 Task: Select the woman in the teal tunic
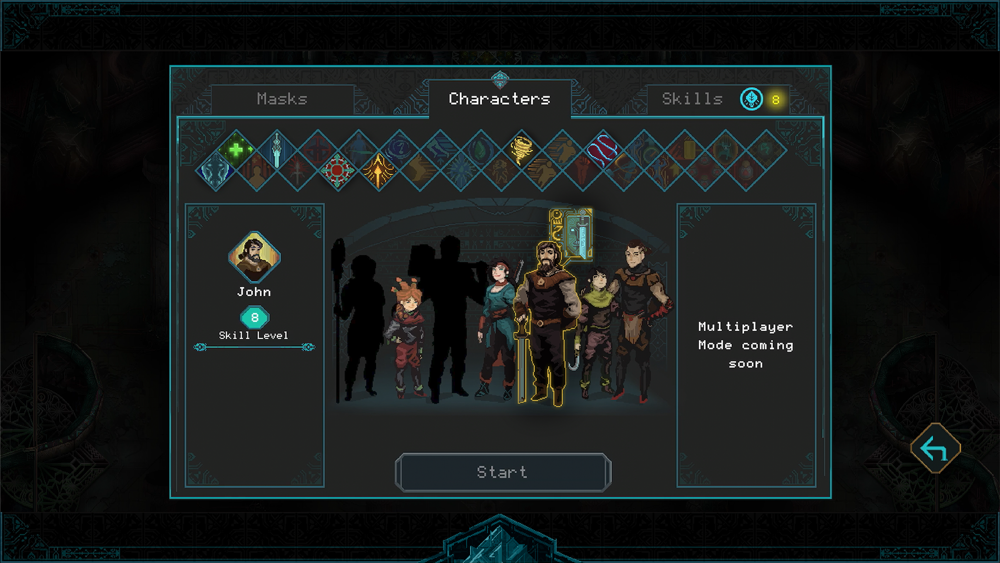(x=497, y=320)
